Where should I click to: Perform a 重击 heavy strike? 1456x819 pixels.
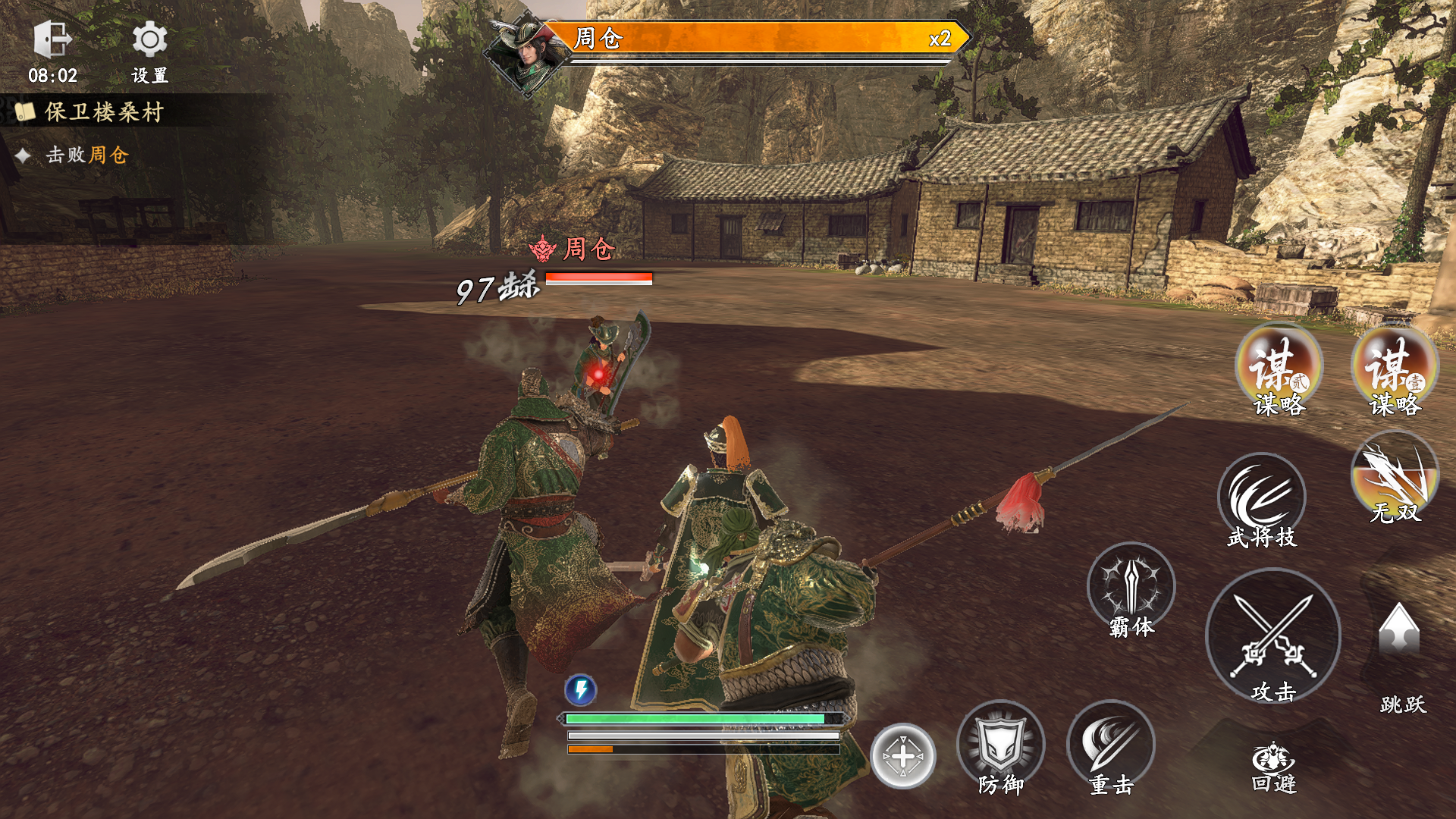(x=1110, y=745)
